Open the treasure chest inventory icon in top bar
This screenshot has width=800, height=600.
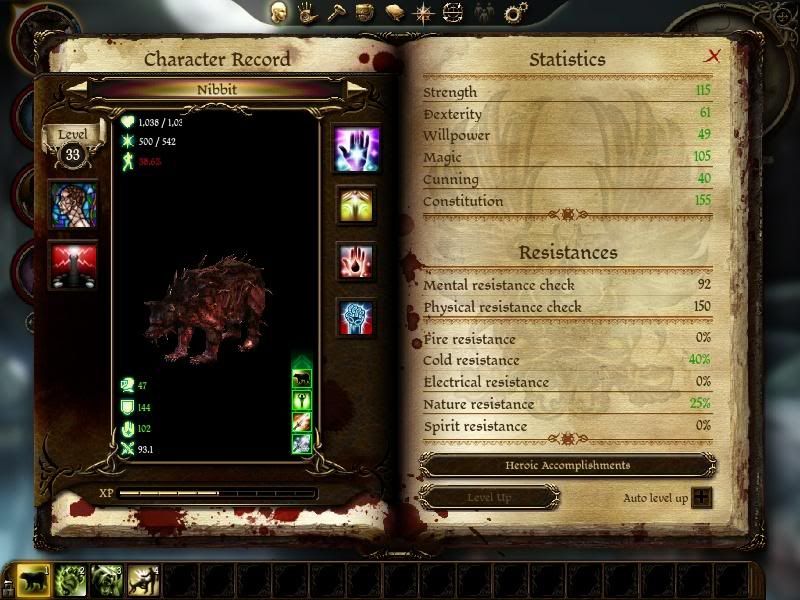[x=366, y=13]
